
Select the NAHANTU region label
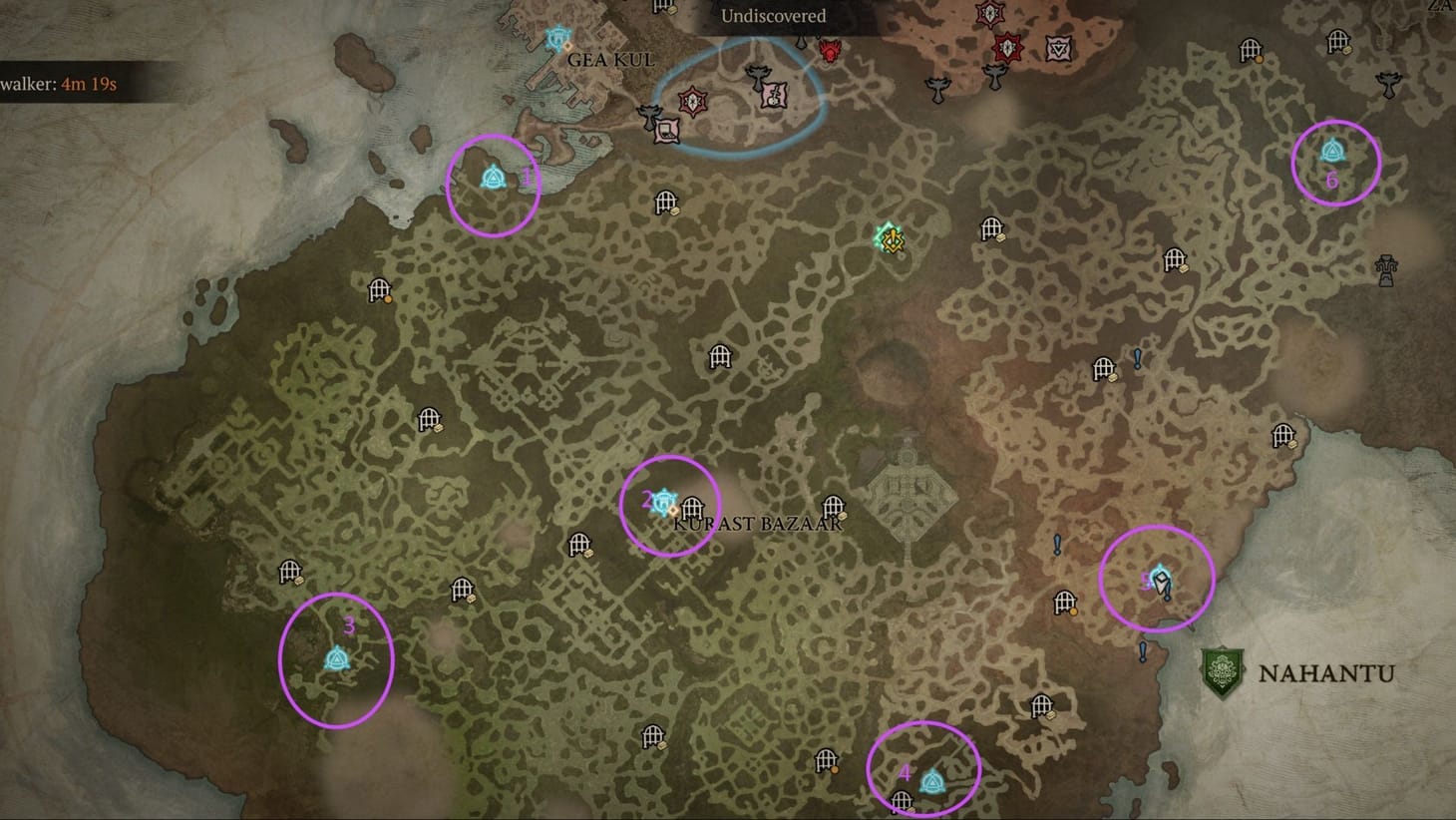coord(1326,674)
